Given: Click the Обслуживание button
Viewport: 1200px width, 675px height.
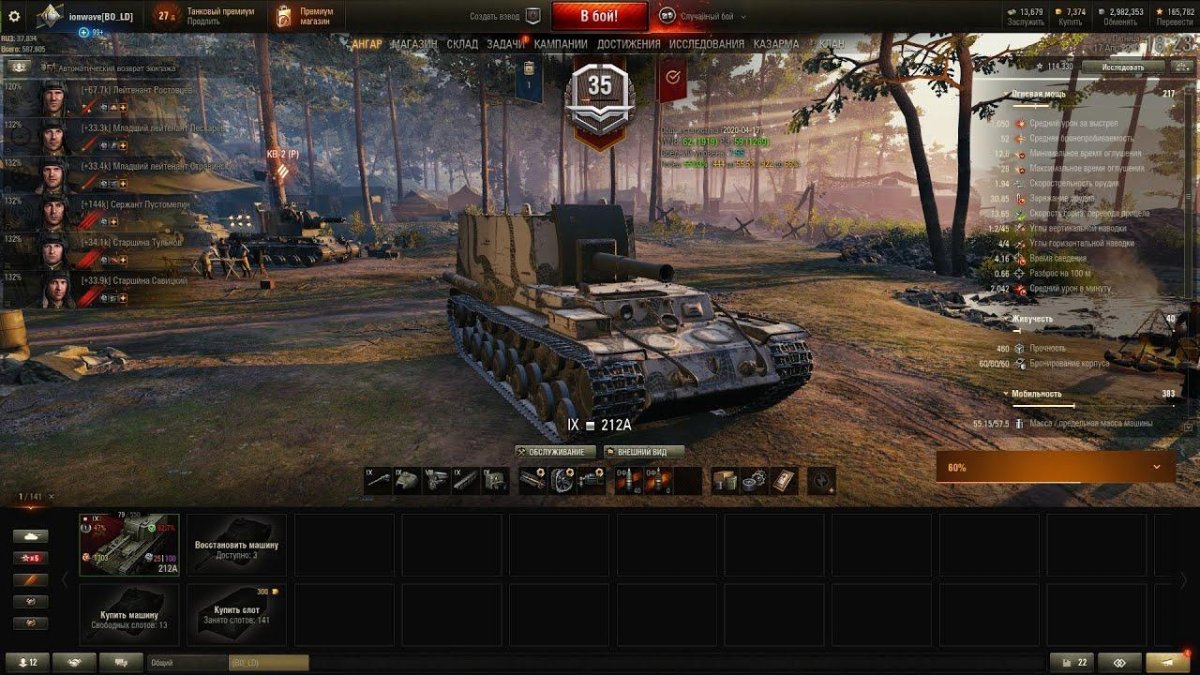Looking at the screenshot, I should (x=555, y=452).
